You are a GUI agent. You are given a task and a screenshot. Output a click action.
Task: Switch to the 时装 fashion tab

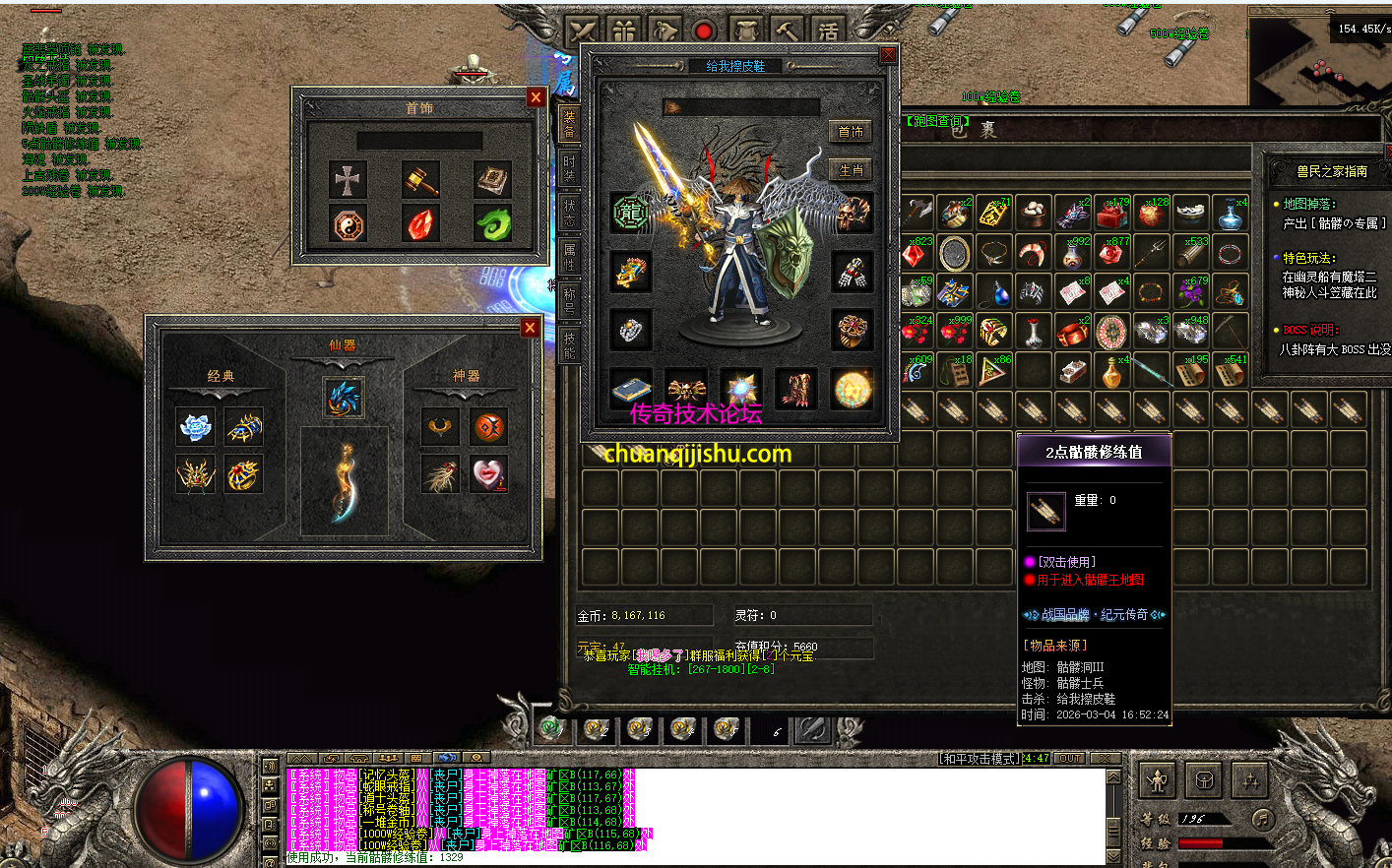[x=569, y=165]
